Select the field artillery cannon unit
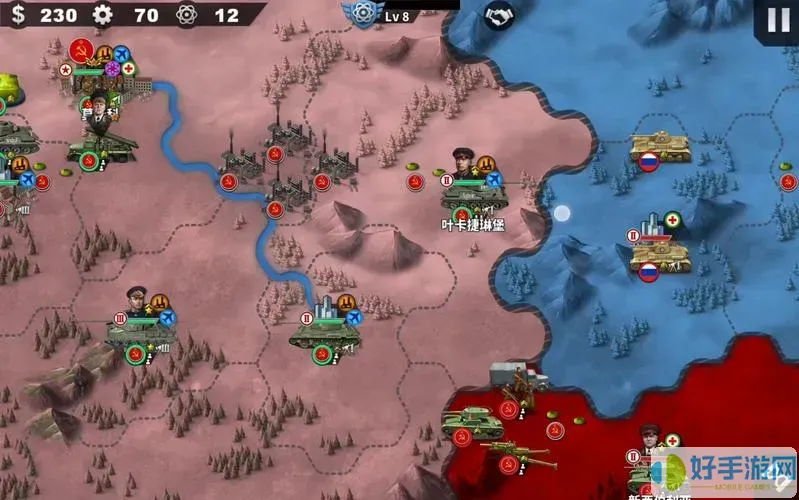This screenshot has width=799, height=500. [x=520, y=455]
